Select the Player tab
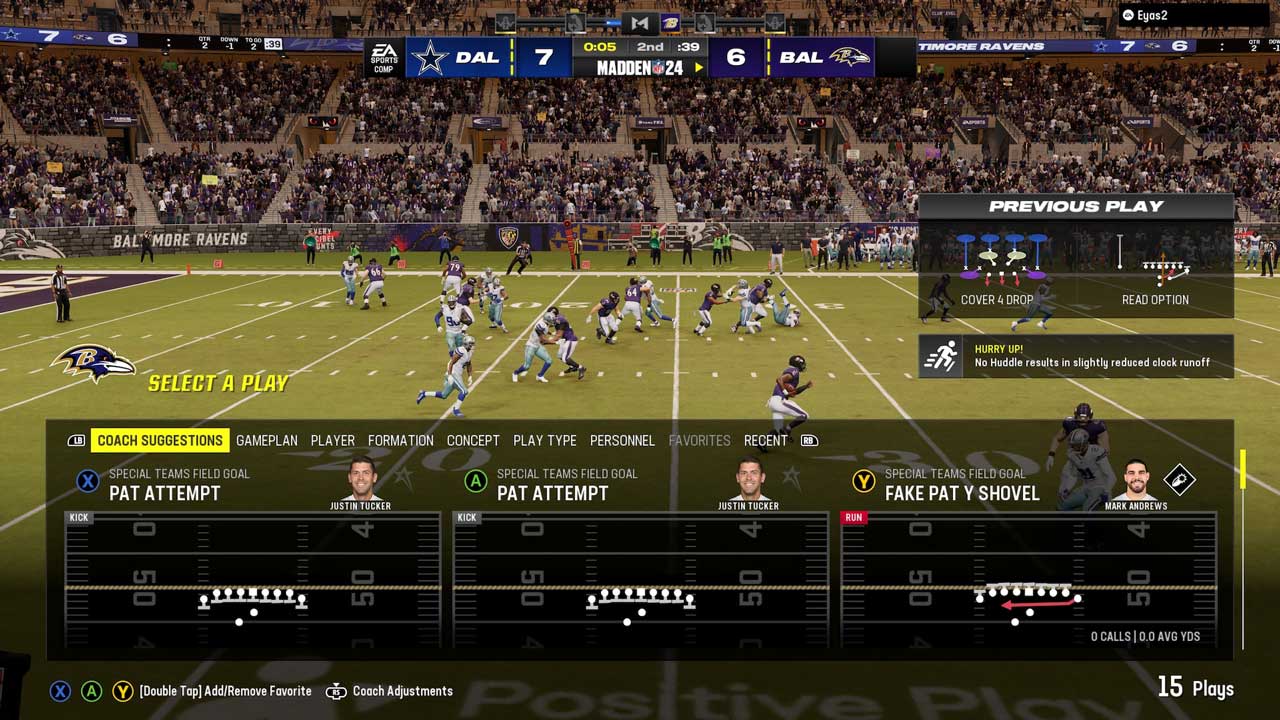The image size is (1280, 720). 333,440
